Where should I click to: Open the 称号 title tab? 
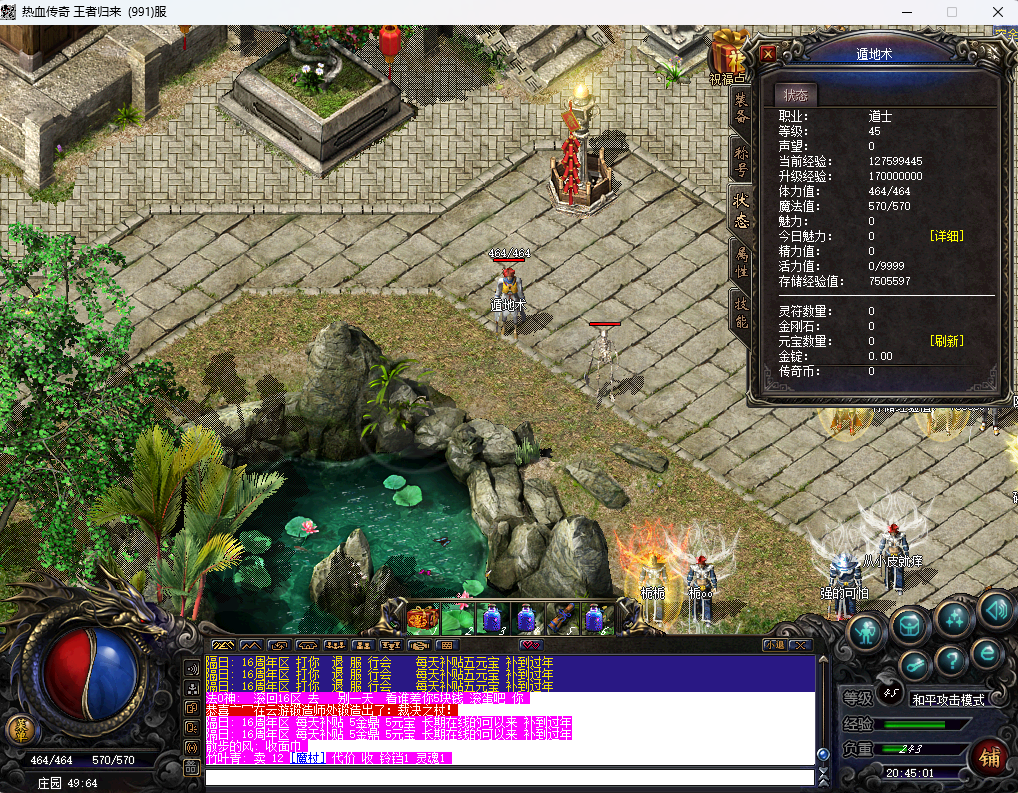point(741,161)
